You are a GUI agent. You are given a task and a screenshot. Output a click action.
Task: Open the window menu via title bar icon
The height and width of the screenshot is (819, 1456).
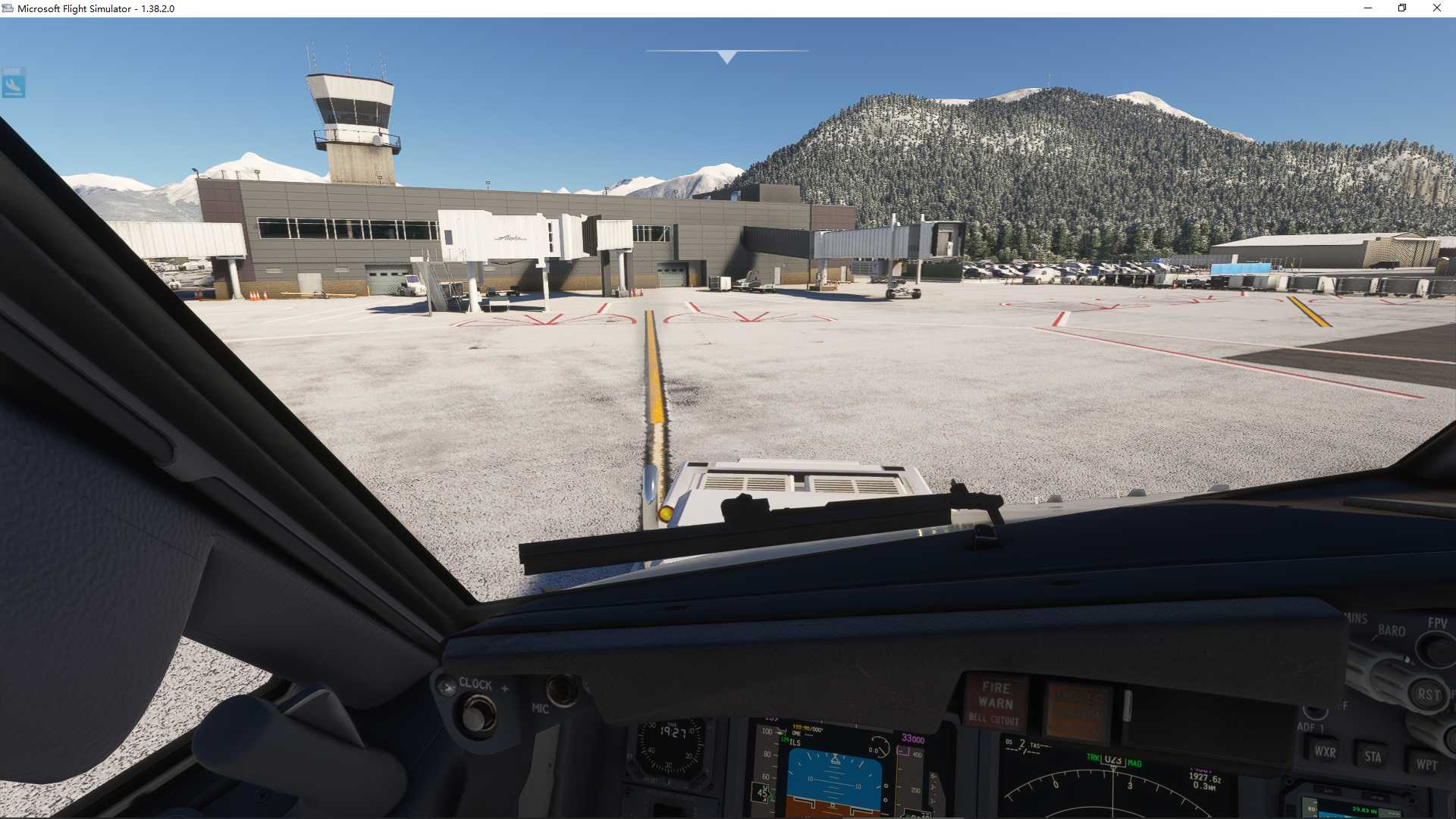point(8,8)
